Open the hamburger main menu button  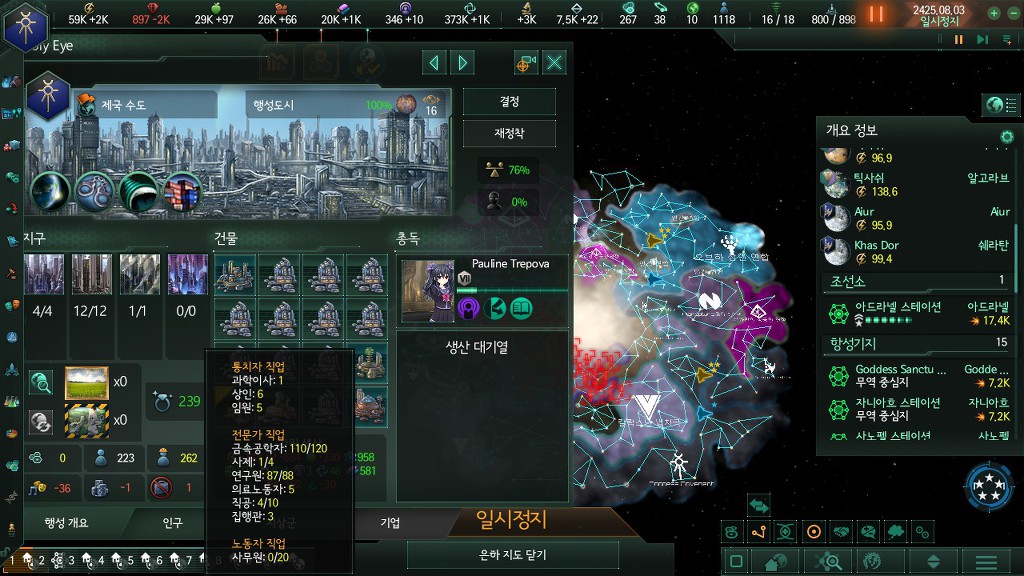coord(986,562)
